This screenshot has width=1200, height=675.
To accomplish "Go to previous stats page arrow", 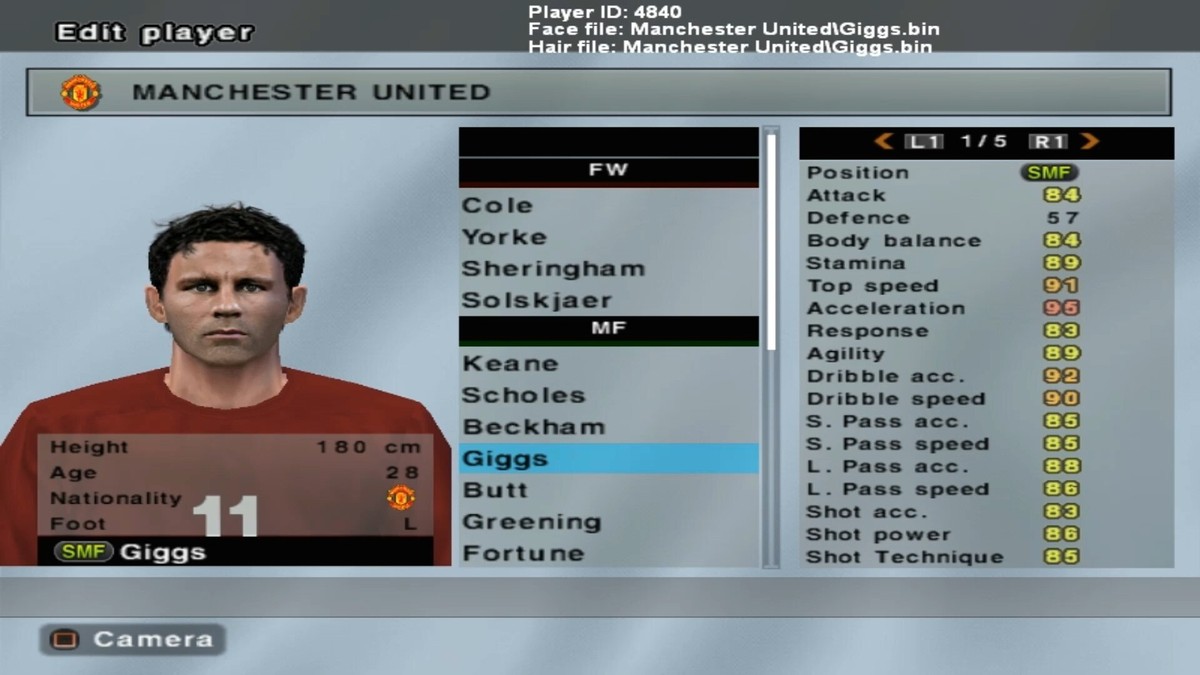I will coord(883,142).
